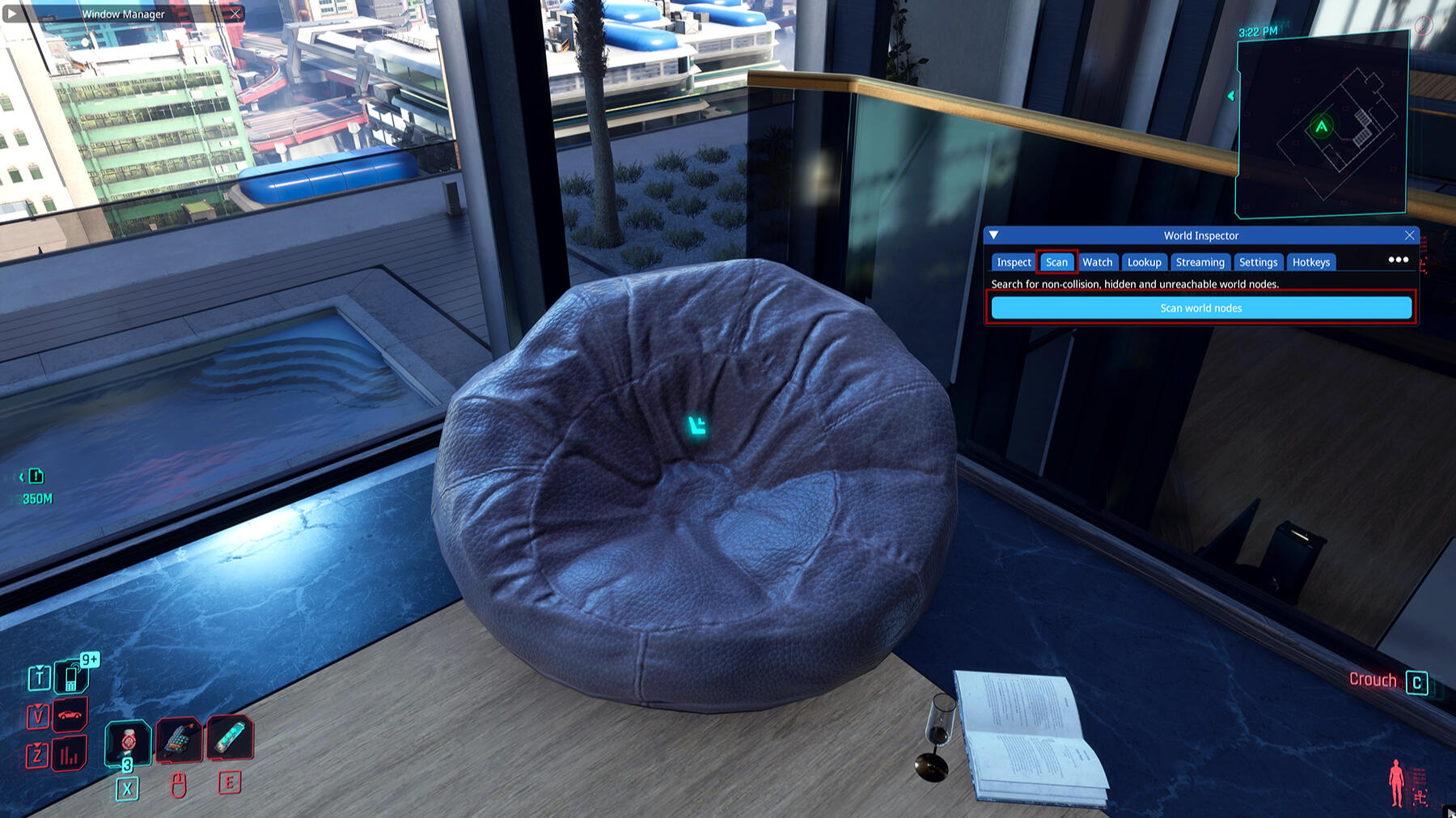Open the Hotkeys tab

[x=1310, y=262]
